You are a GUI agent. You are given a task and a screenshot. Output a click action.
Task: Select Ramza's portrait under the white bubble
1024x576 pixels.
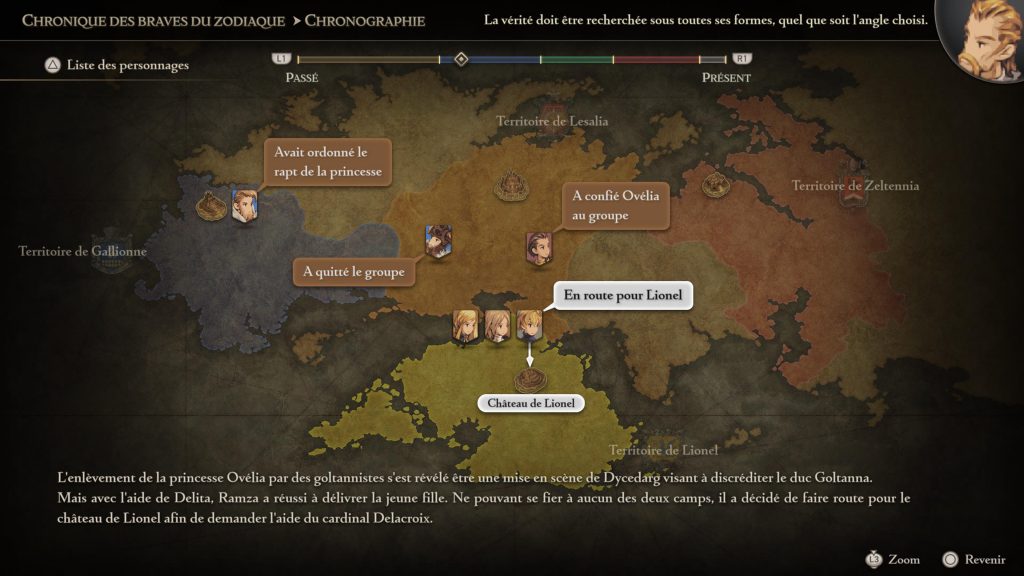[528, 326]
